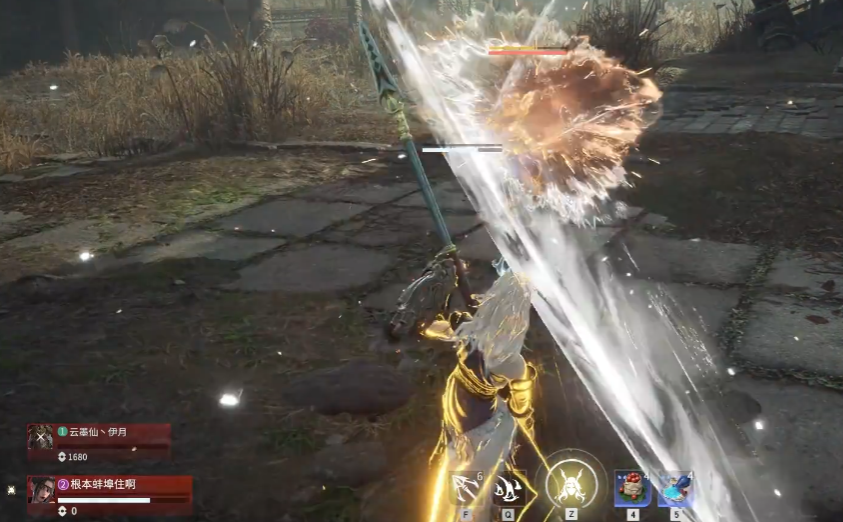This screenshot has height=522, width=843.
Task: Trigger the claw-slash skill icon
Action: tap(509, 488)
